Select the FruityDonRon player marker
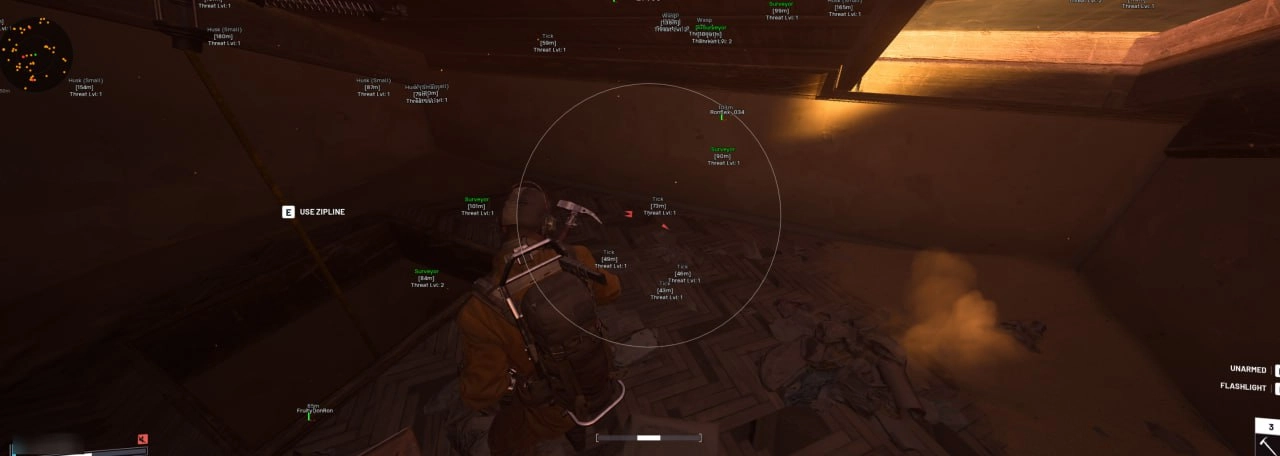Viewport: 1280px width, 456px height. (314, 410)
